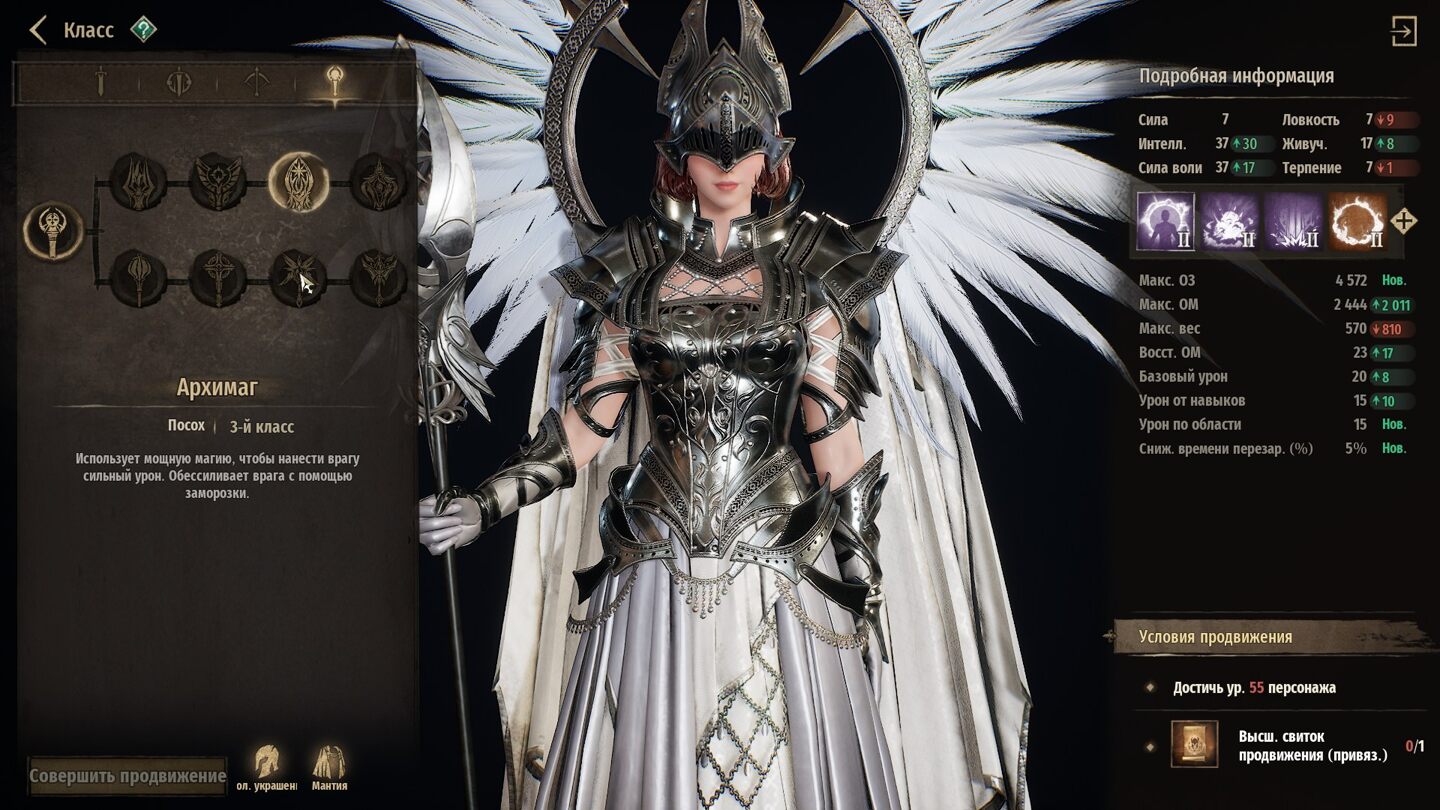The image size is (1440, 810).
Task: Choose the highlighted Архимаг class node
Action: pyautogui.click(x=298, y=182)
